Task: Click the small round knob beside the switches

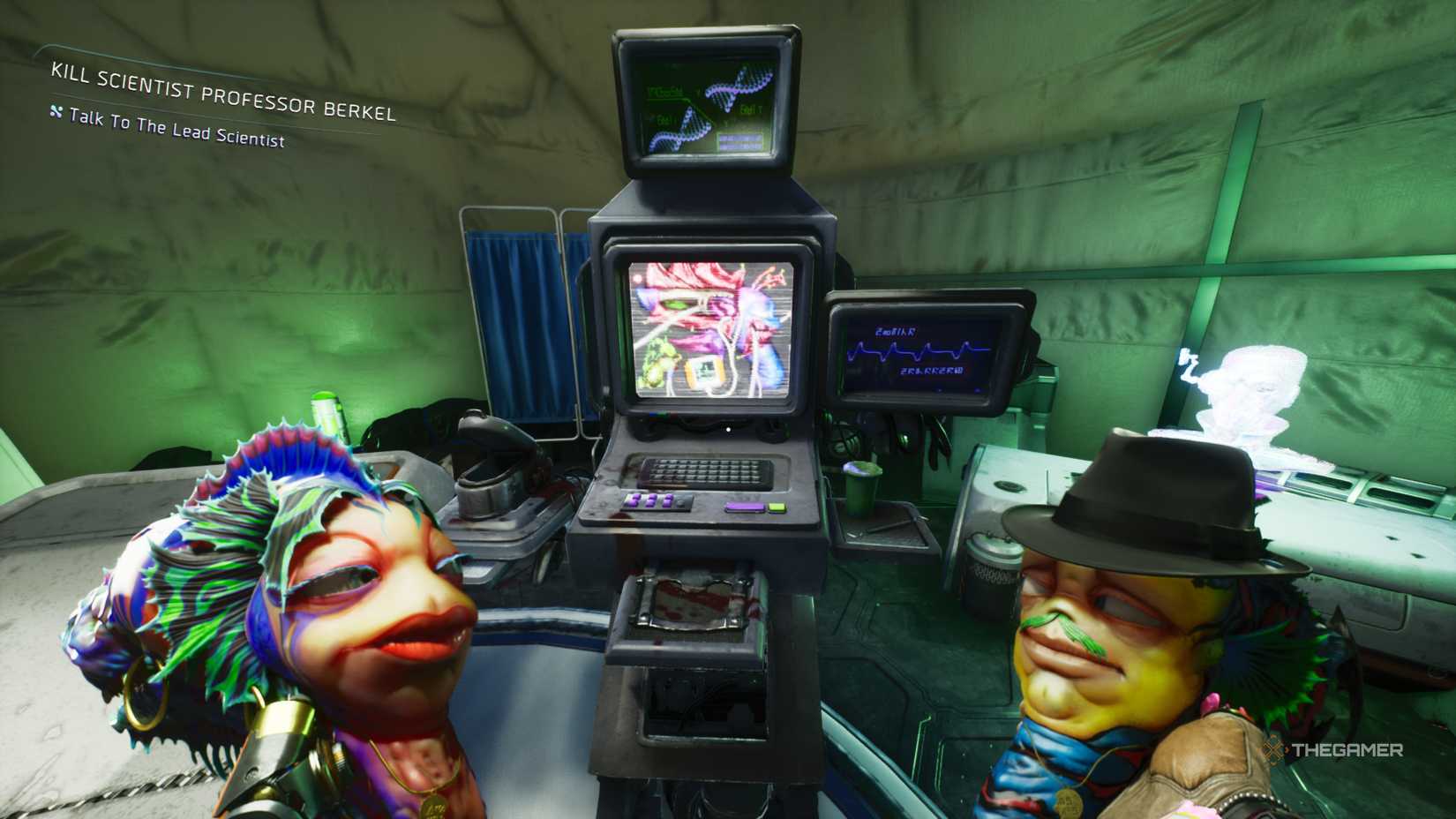Action: pos(681,503)
